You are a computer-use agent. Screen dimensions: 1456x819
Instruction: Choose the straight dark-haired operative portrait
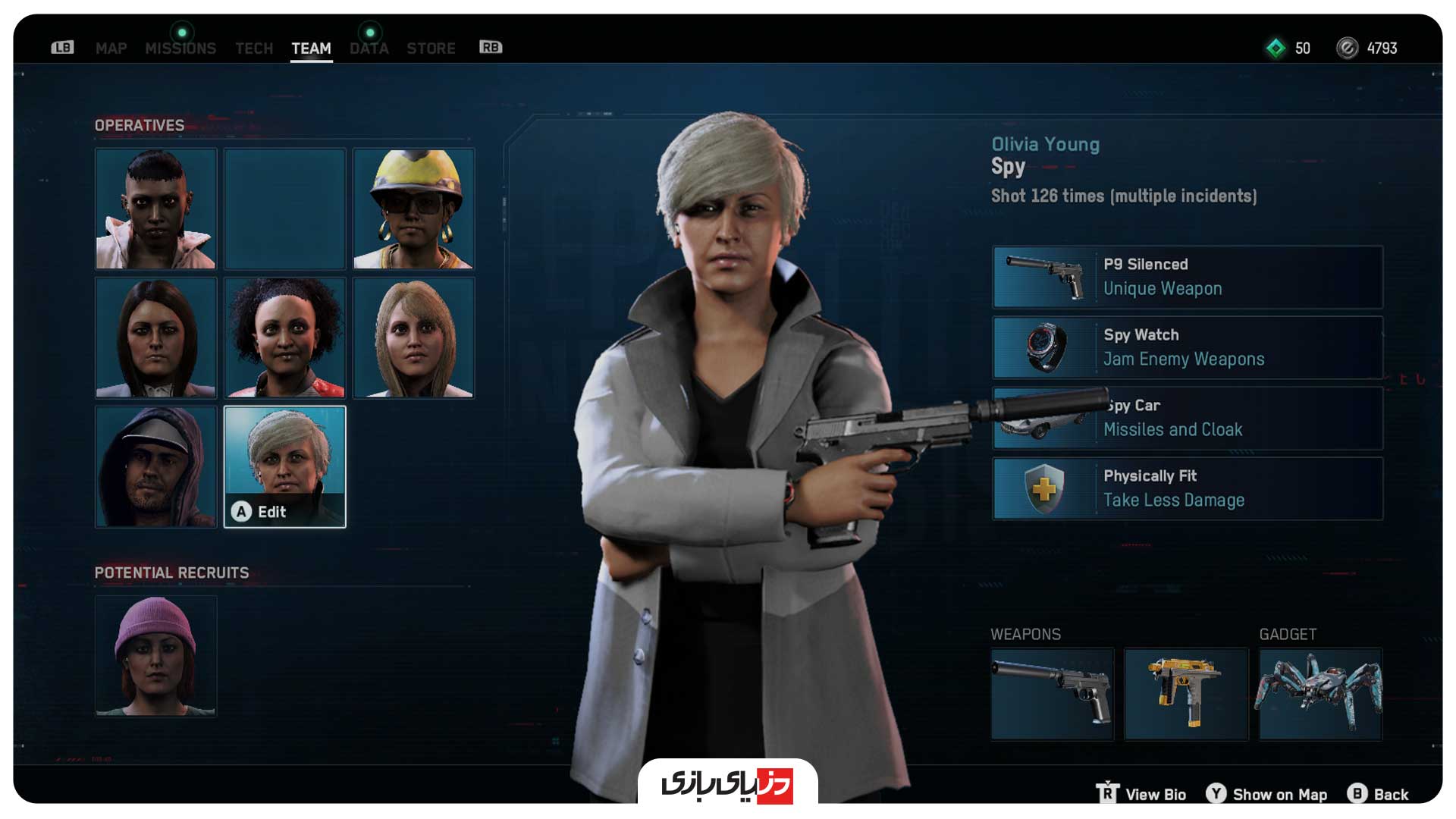(x=155, y=337)
